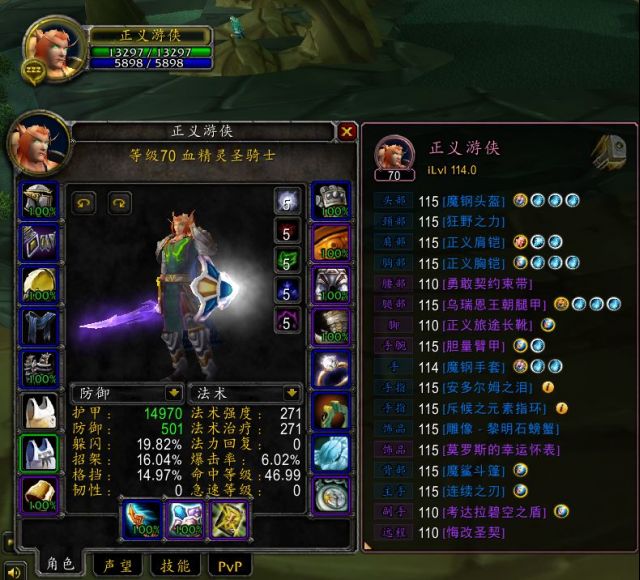Click the player portrait in the unit frame
Viewport: 640px width, 580px height.
50,45
